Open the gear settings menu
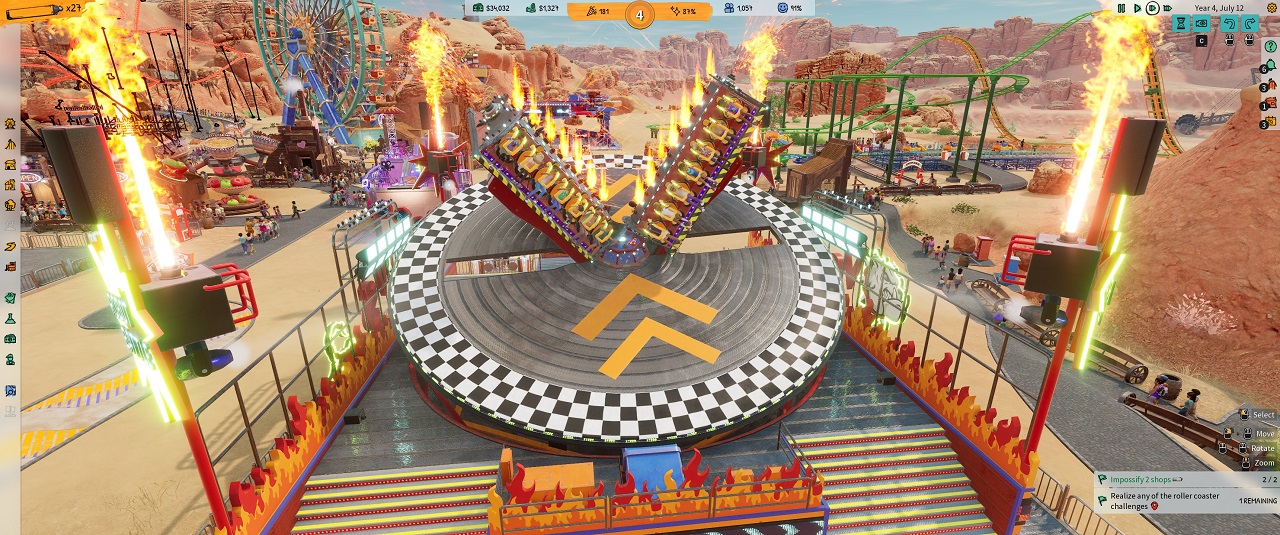The width and height of the screenshot is (1280, 535). 1271,8
